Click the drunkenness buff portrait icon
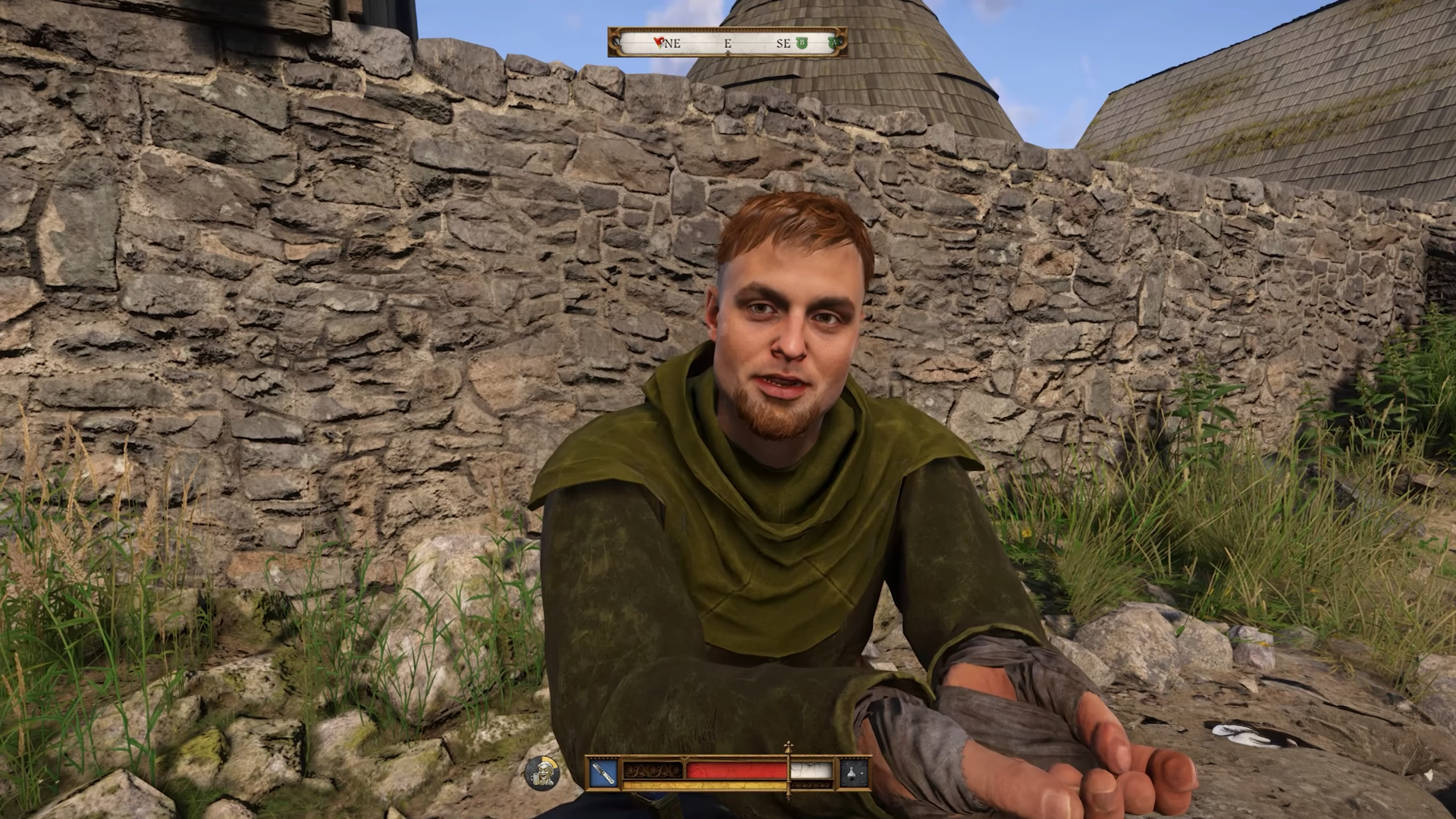Viewport: 1456px width, 819px height. tap(543, 771)
